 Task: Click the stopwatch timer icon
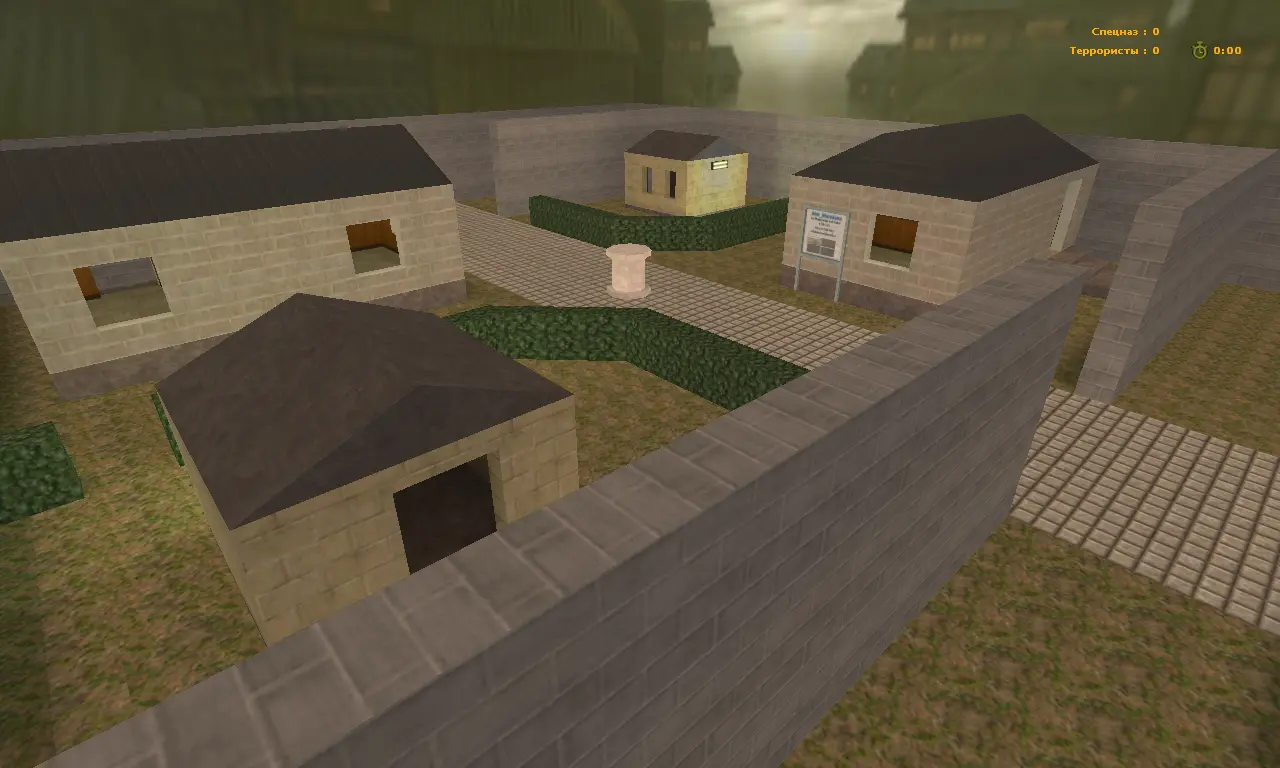1198,49
